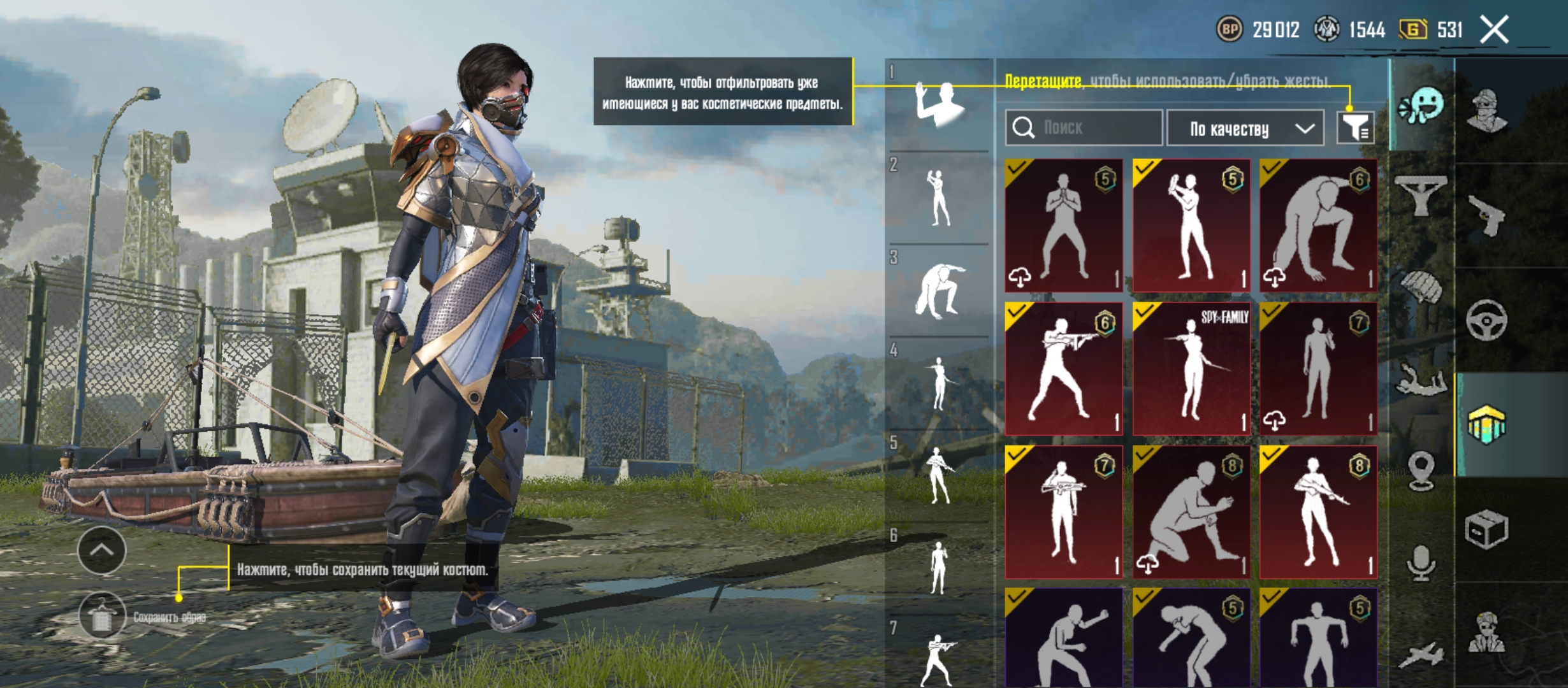Select emote slot 1 waving figure
1568x688 pixels.
[938, 104]
